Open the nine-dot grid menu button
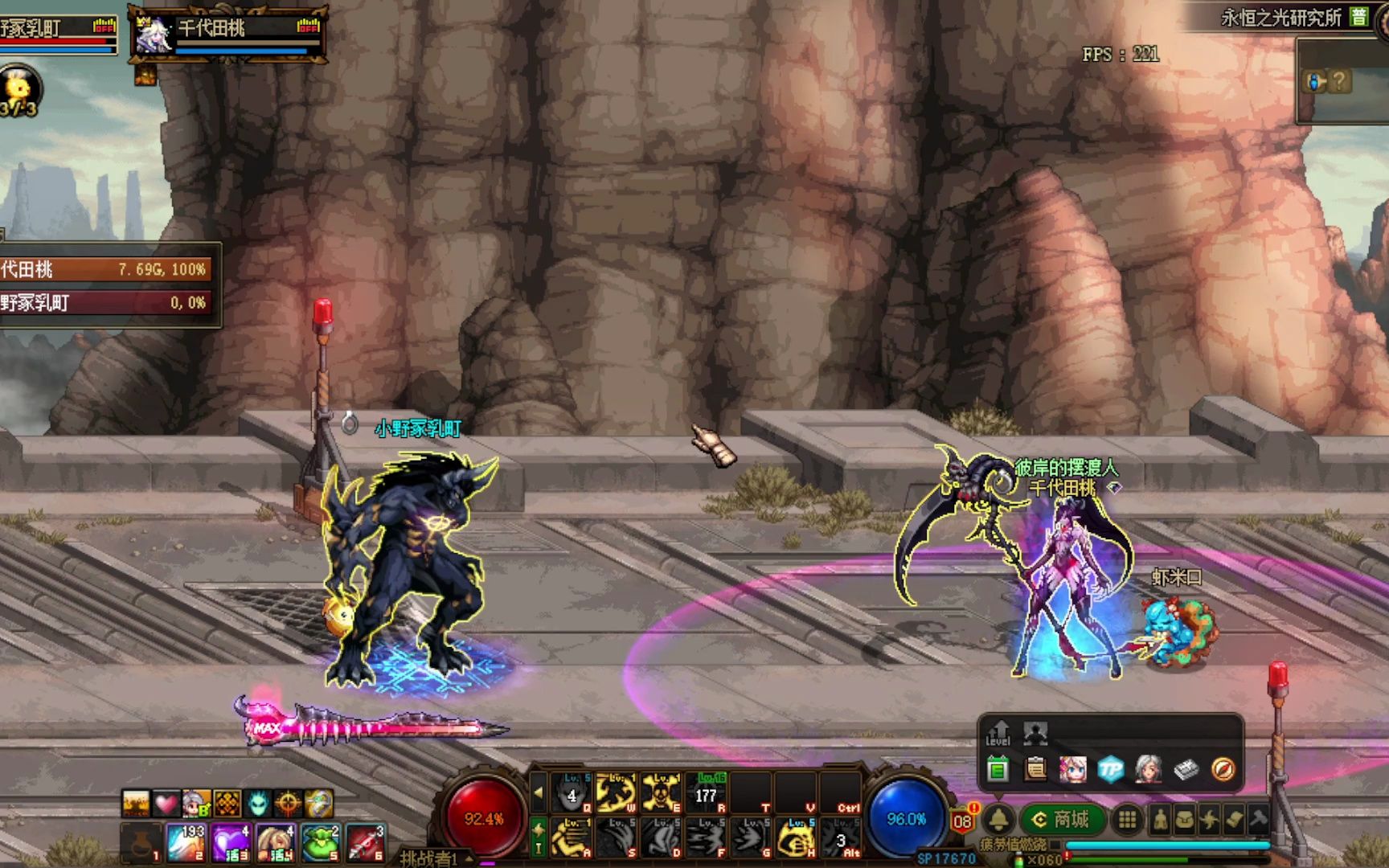Image resolution: width=1389 pixels, height=868 pixels. coord(1128,819)
